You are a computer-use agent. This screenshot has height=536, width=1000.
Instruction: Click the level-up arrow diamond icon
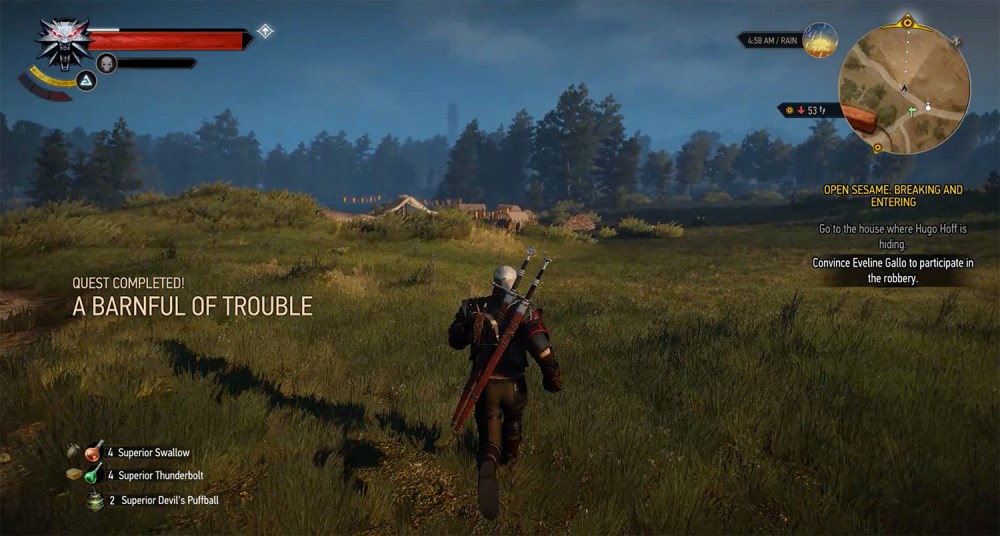pyautogui.click(x=265, y=31)
